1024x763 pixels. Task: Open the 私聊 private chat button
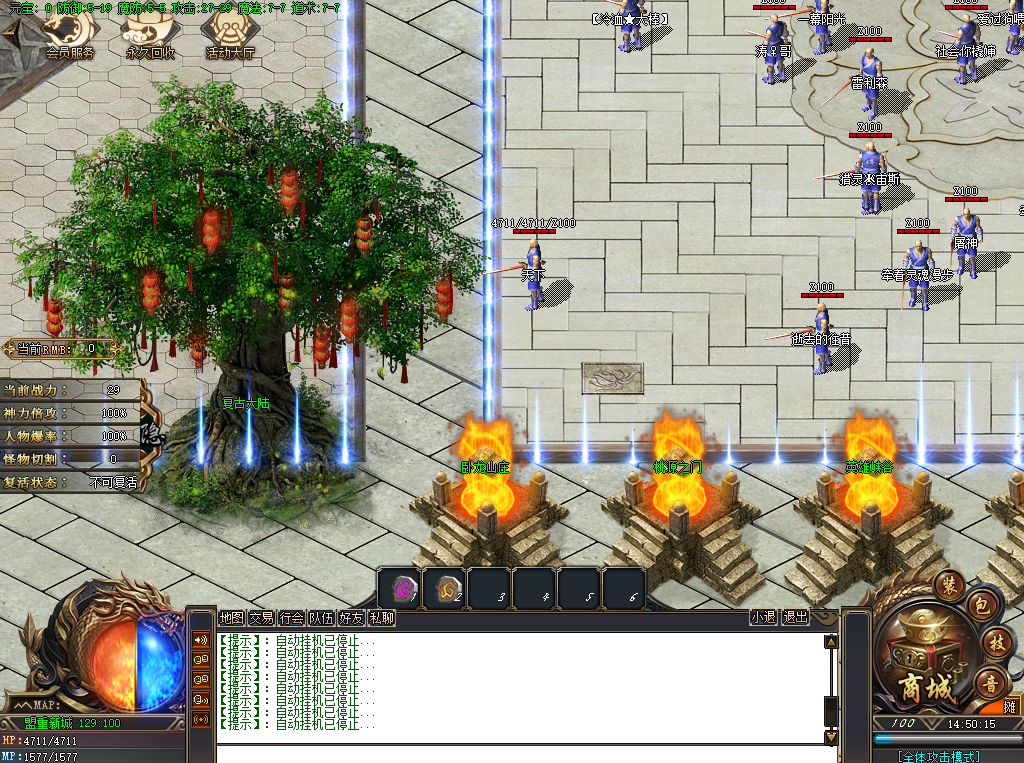pos(381,618)
